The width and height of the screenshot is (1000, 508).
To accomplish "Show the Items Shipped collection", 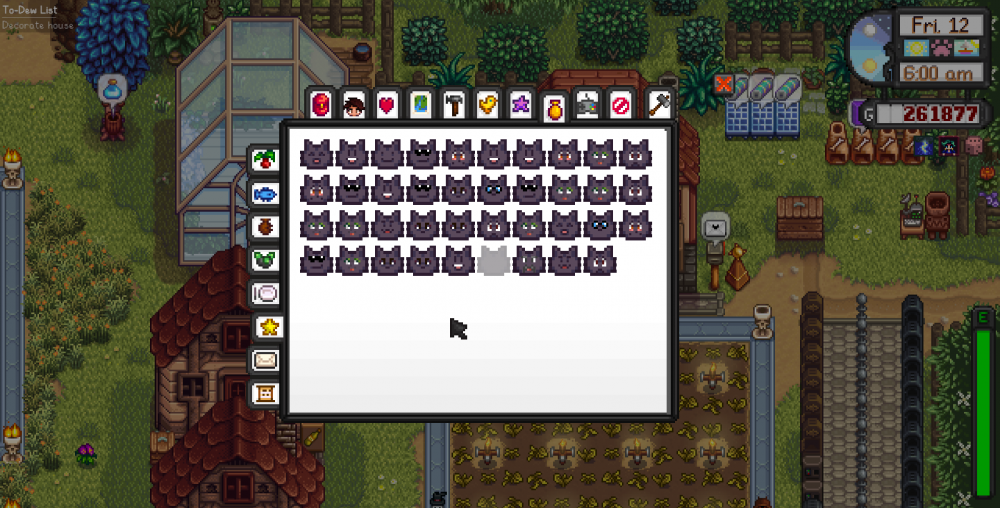I will 265,160.
